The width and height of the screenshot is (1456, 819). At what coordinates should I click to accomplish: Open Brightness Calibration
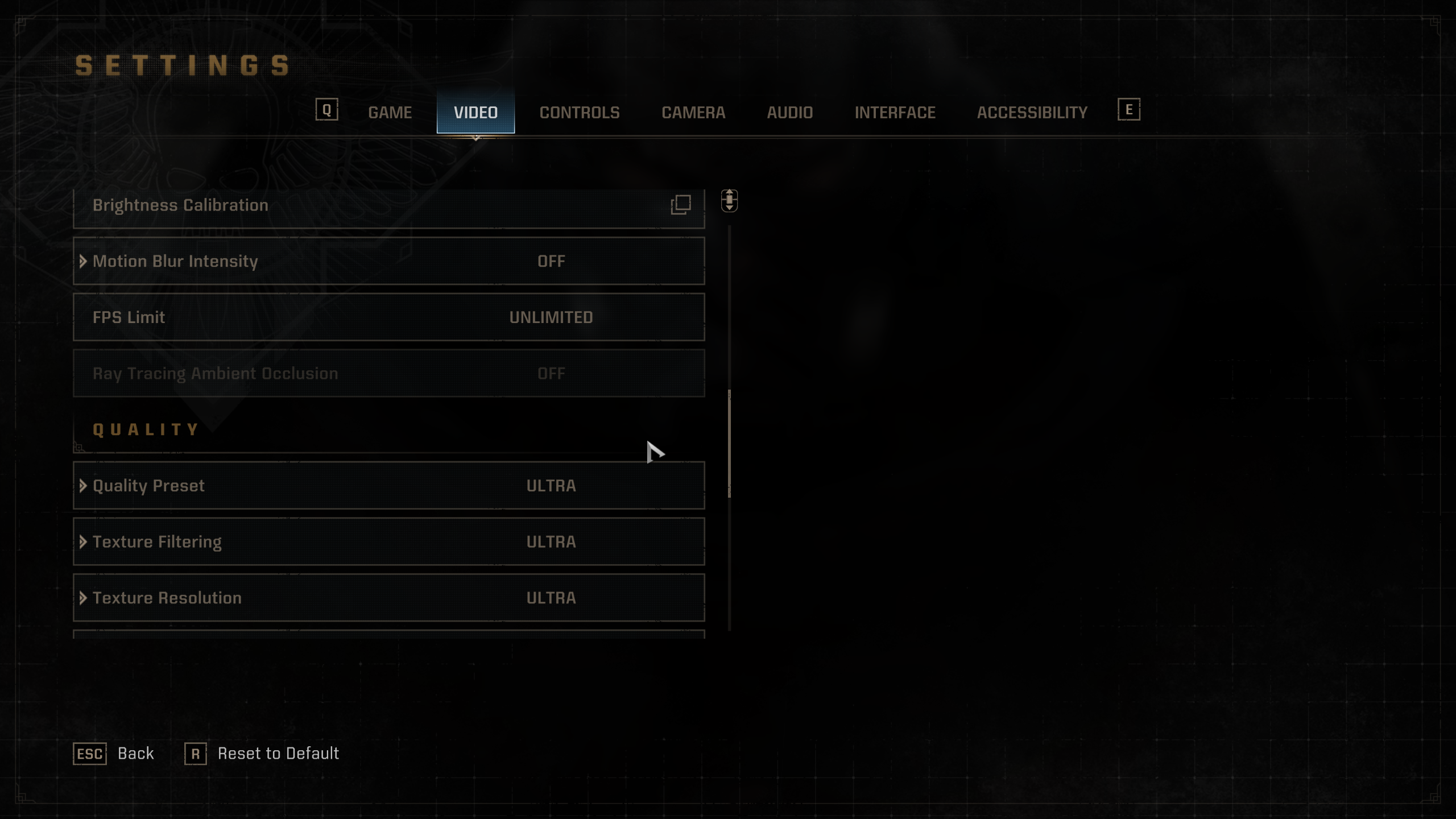389,206
